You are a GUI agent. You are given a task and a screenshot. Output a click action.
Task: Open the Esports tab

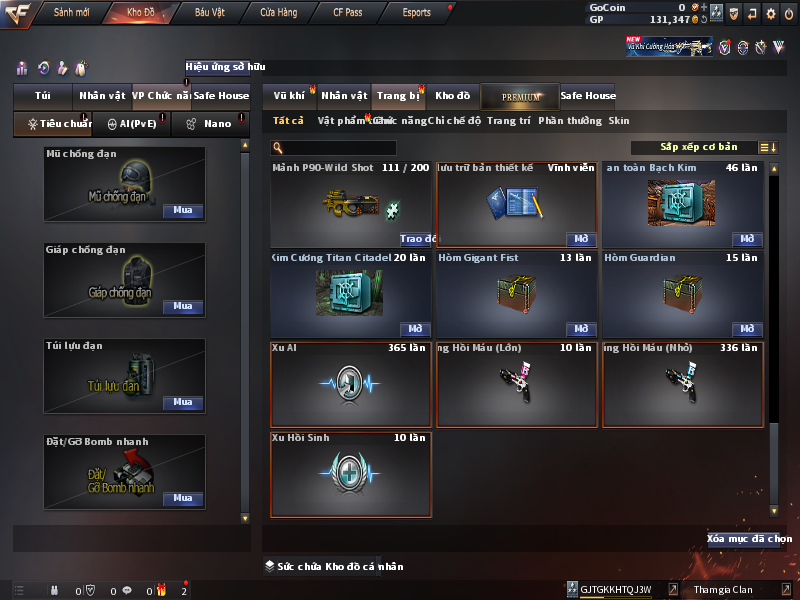(416, 13)
